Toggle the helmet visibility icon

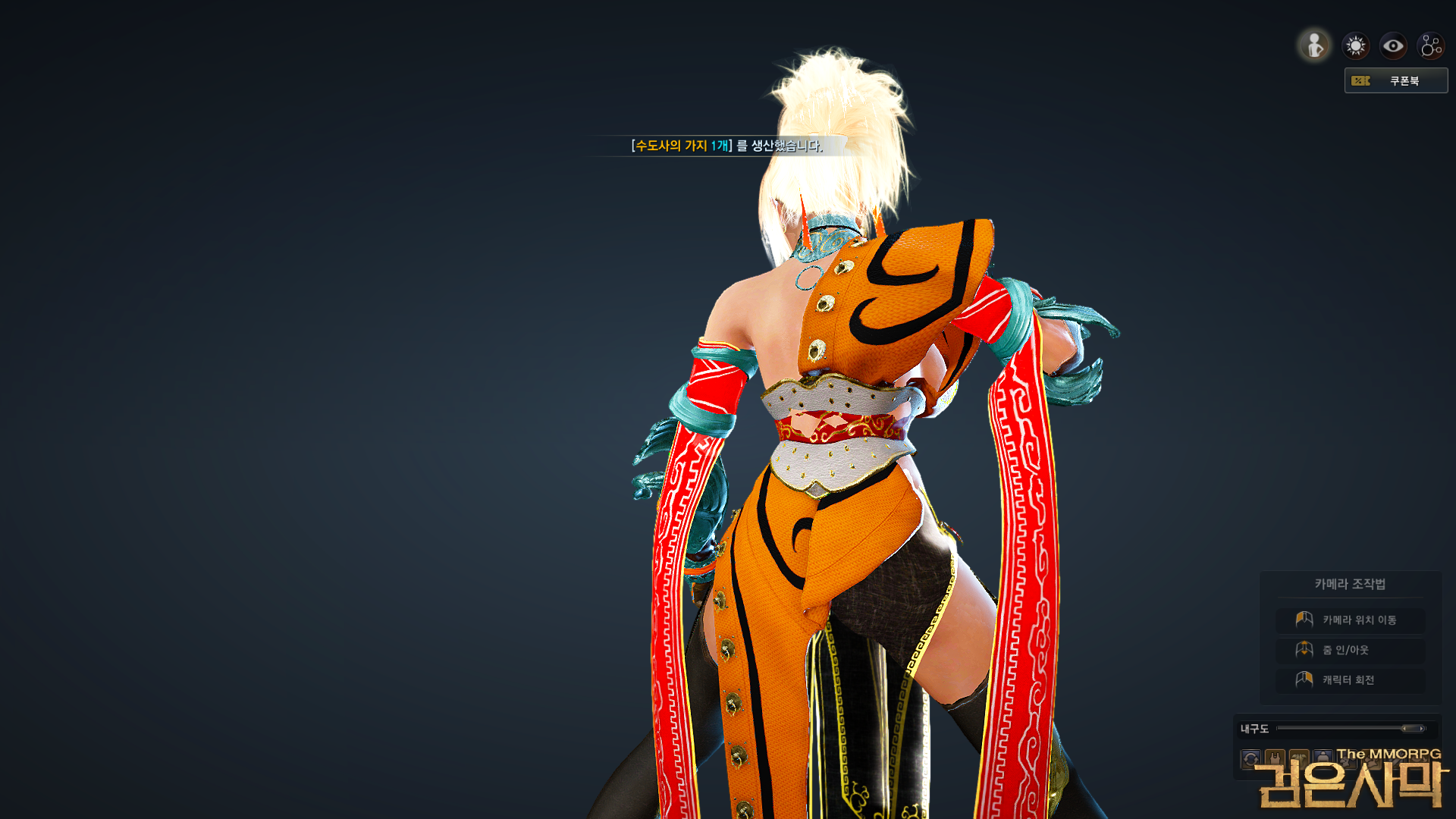pyautogui.click(x=1323, y=758)
